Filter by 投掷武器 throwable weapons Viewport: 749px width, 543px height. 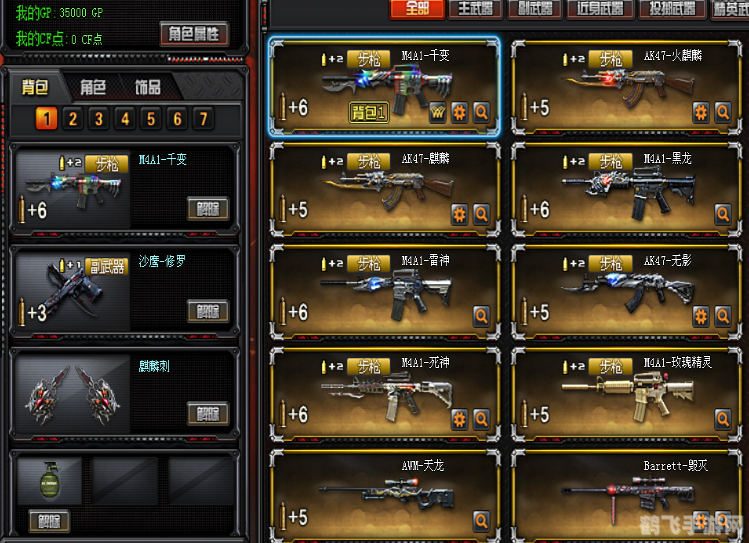pyautogui.click(x=667, y=9)
